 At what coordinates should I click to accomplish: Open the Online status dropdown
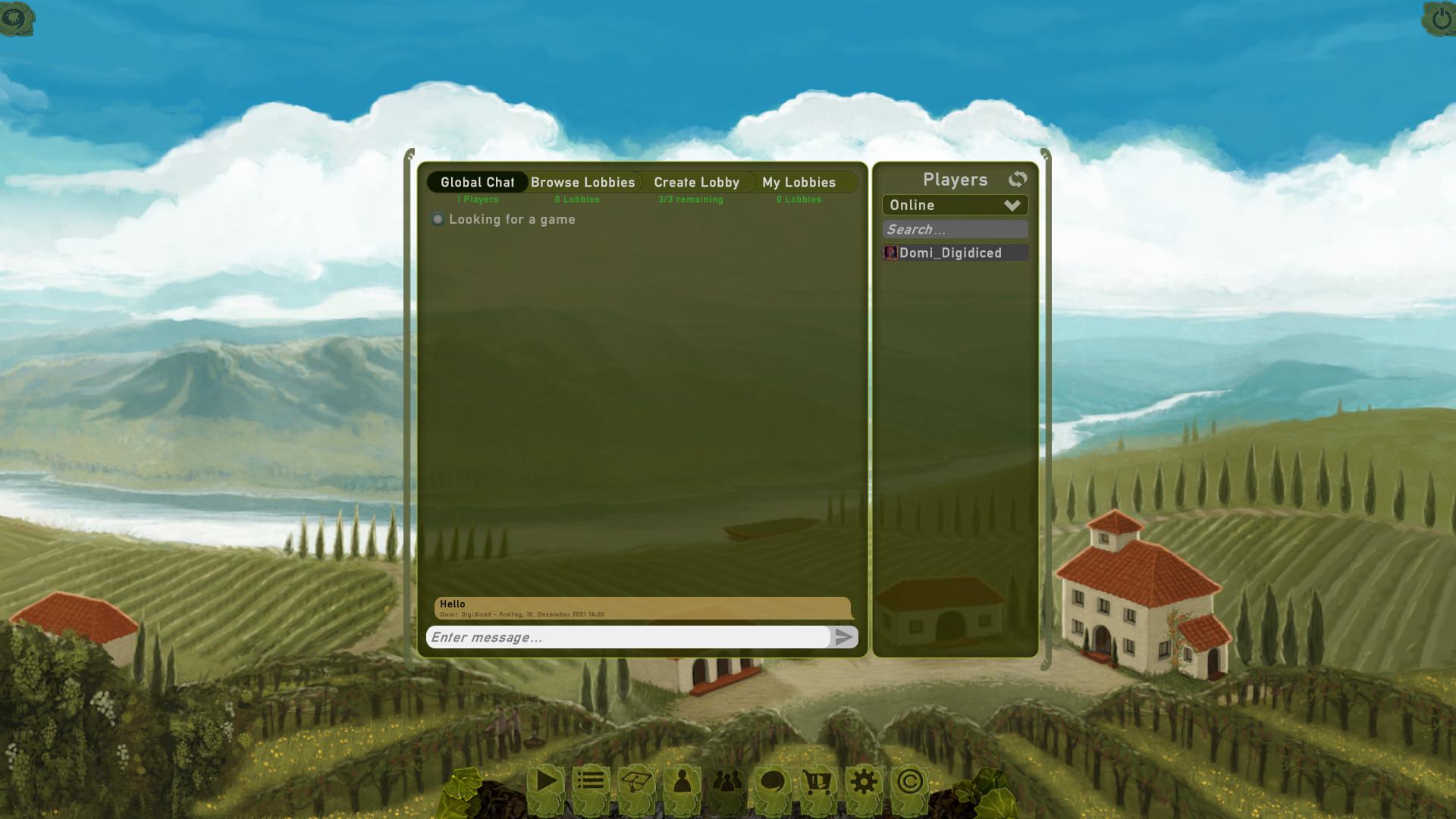955,205
